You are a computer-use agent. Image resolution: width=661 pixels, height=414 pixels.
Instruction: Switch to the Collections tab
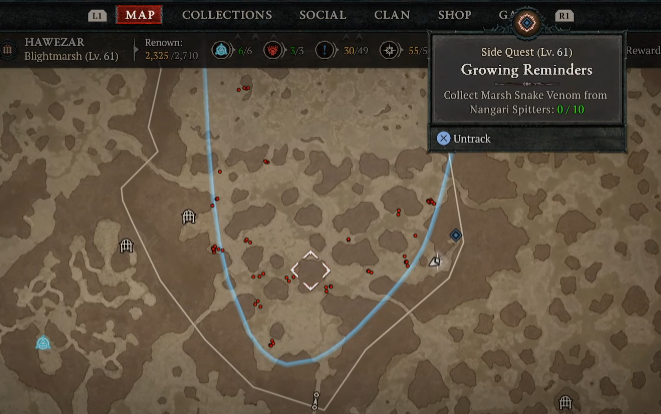[227, 15]
